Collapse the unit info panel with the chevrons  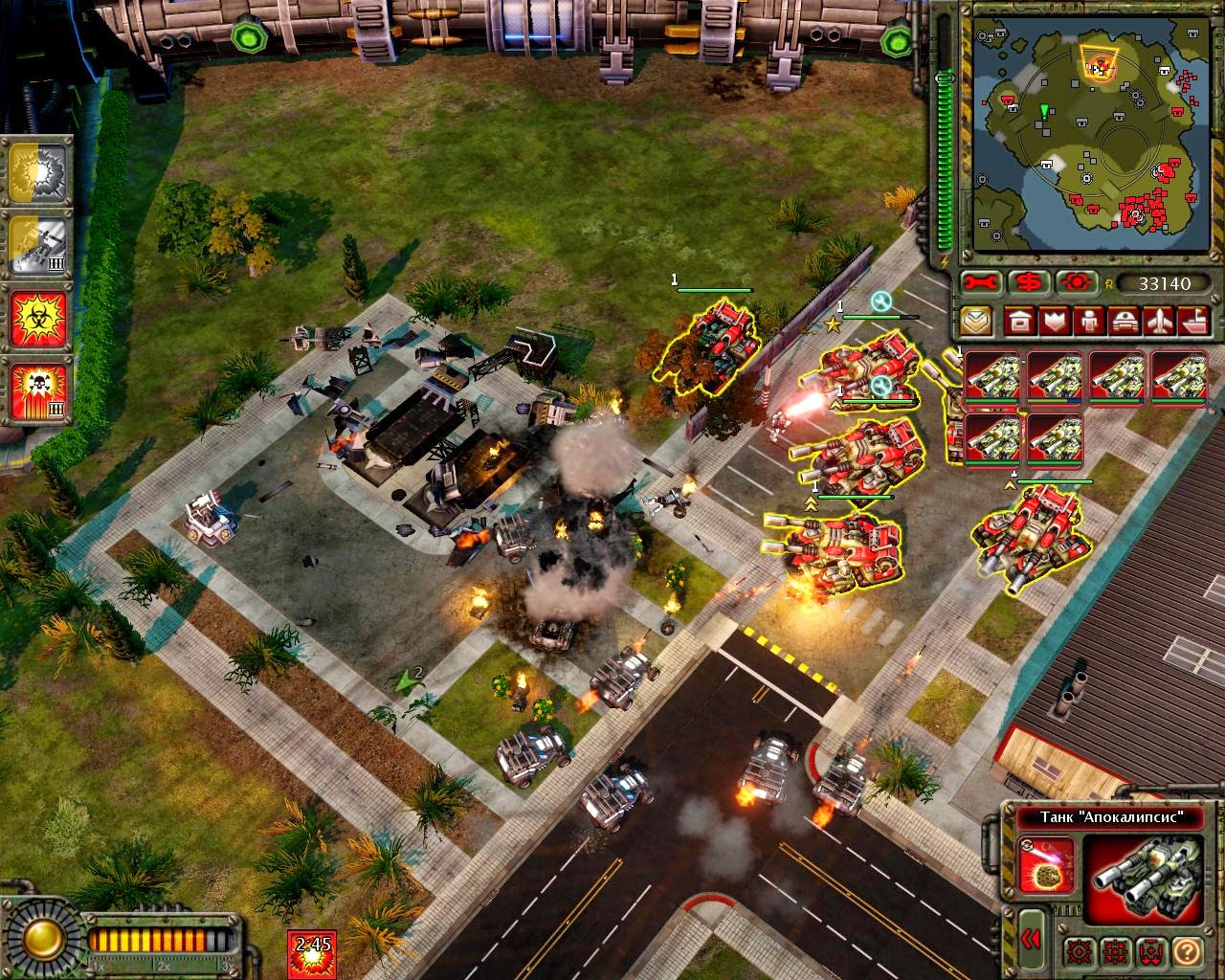pos(1032,939)
